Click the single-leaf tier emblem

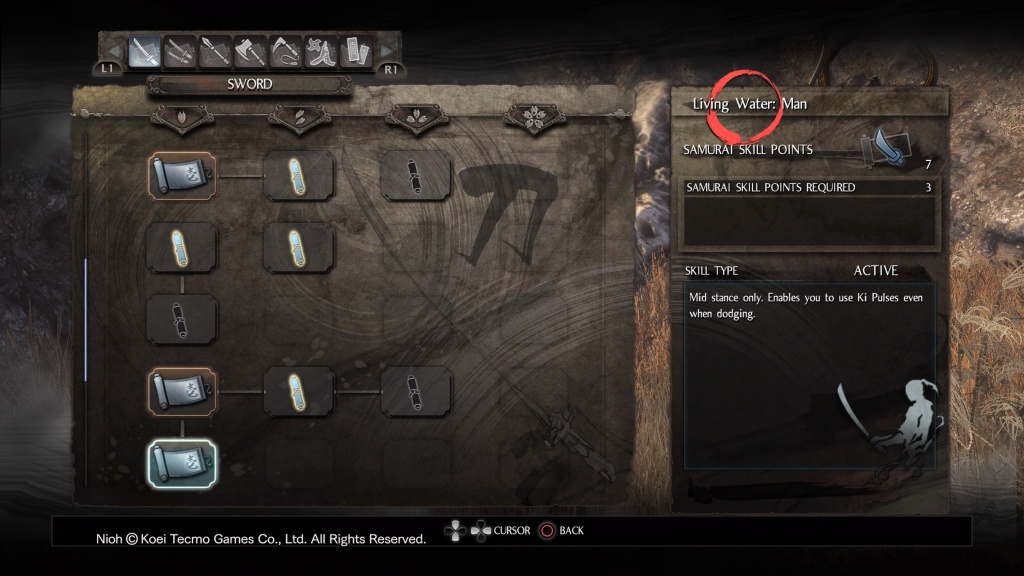pyautogui.click(x=181, y=119)
